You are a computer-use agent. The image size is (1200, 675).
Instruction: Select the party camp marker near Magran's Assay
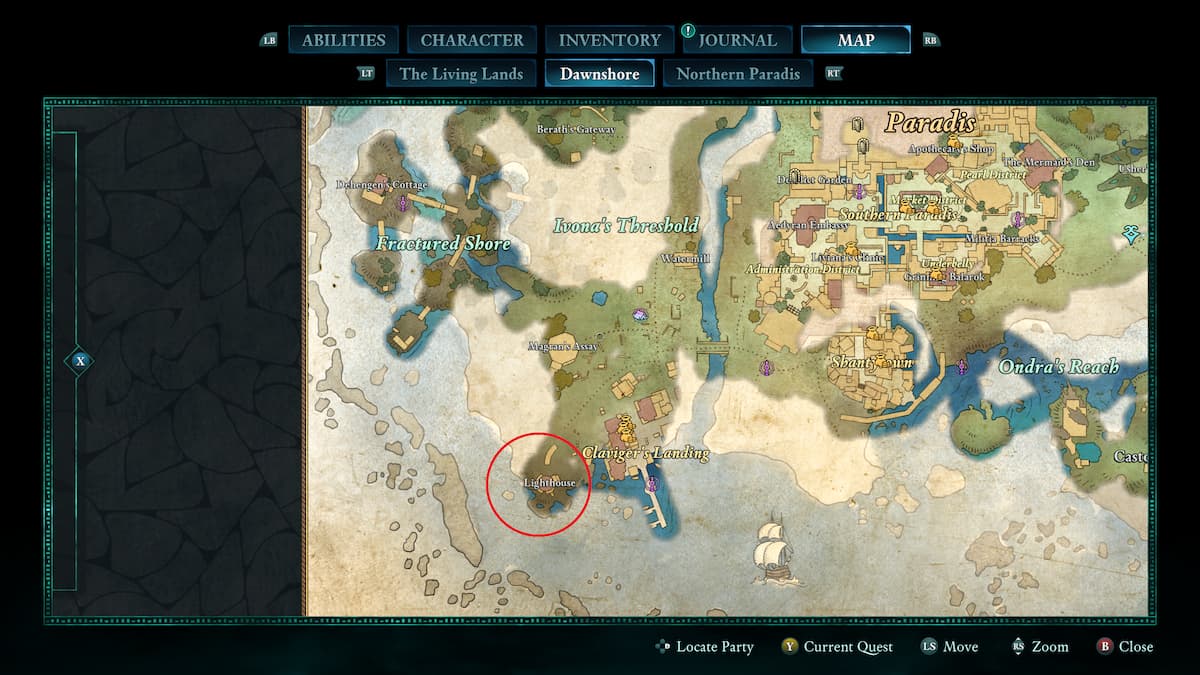coord(640,315)
